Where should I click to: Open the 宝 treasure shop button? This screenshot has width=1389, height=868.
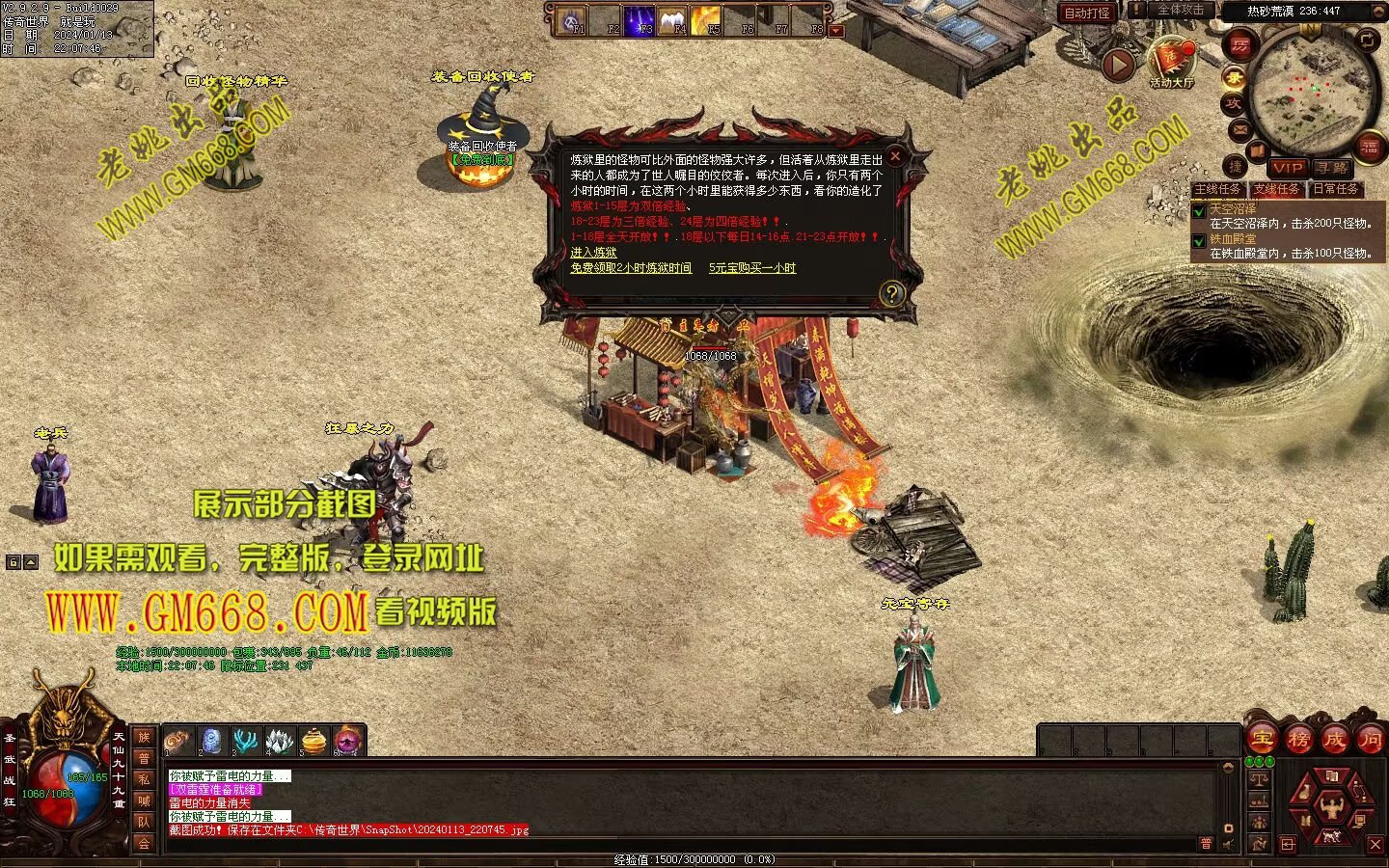point(1262,740)
